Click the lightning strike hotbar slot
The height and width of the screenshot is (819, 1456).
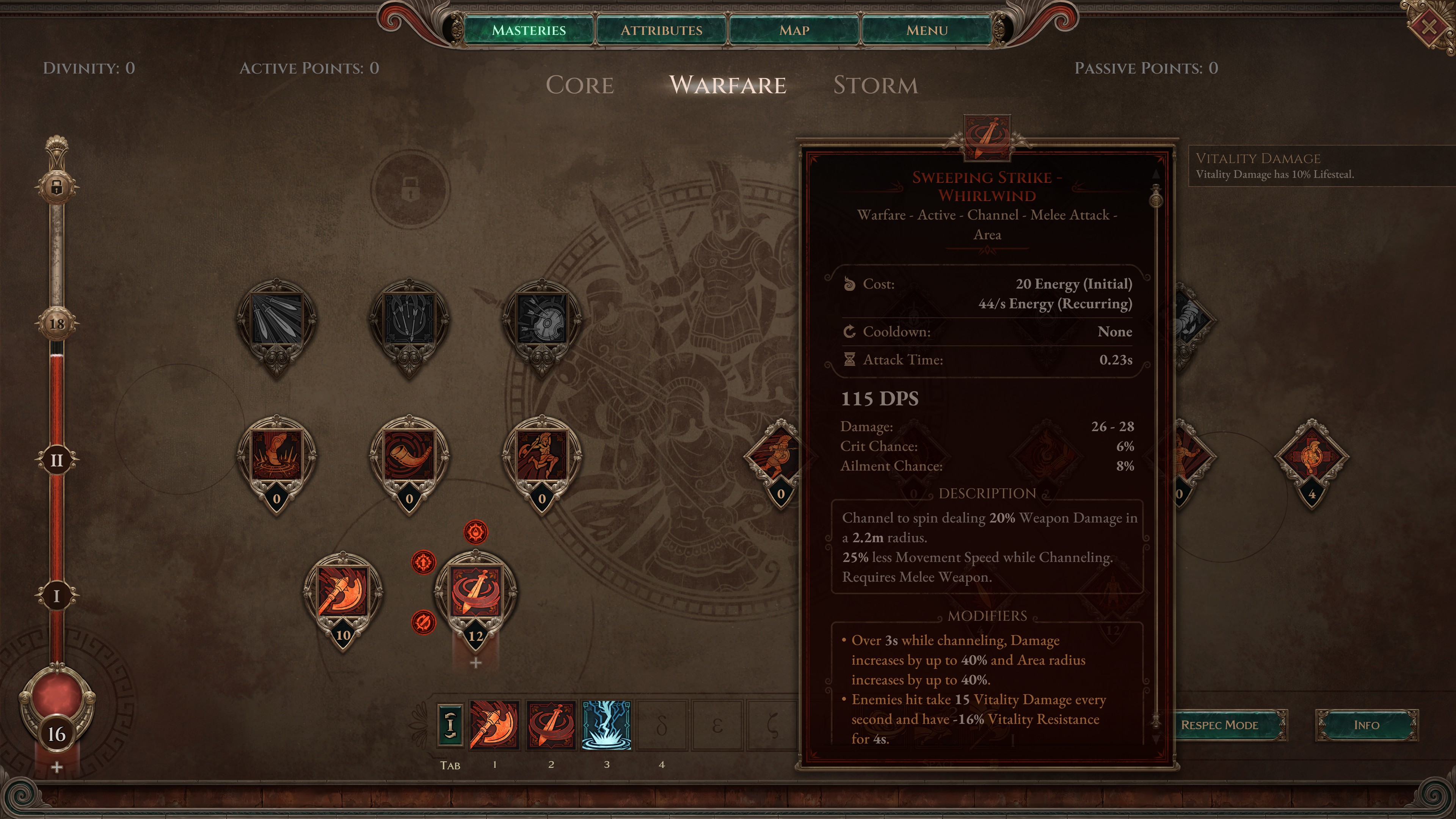(x=606, y=725)
